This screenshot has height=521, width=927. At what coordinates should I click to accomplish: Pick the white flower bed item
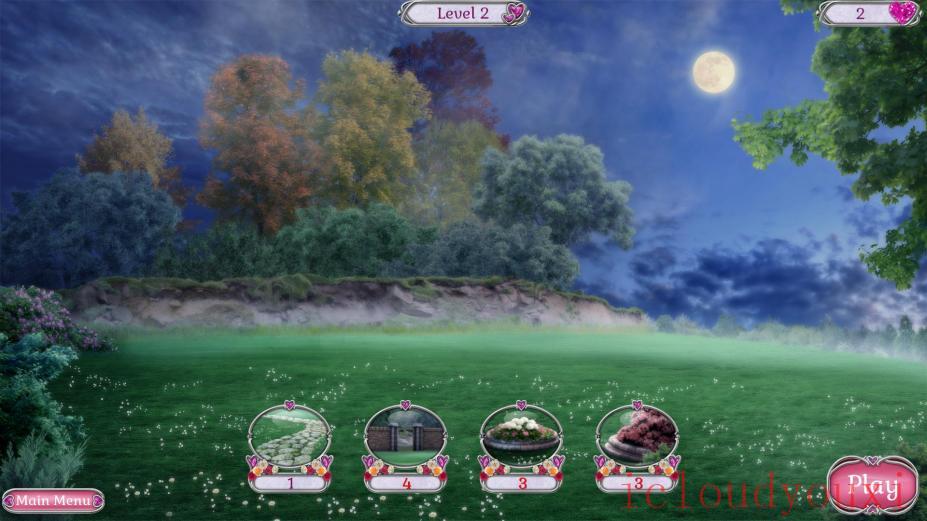(521, 436)
